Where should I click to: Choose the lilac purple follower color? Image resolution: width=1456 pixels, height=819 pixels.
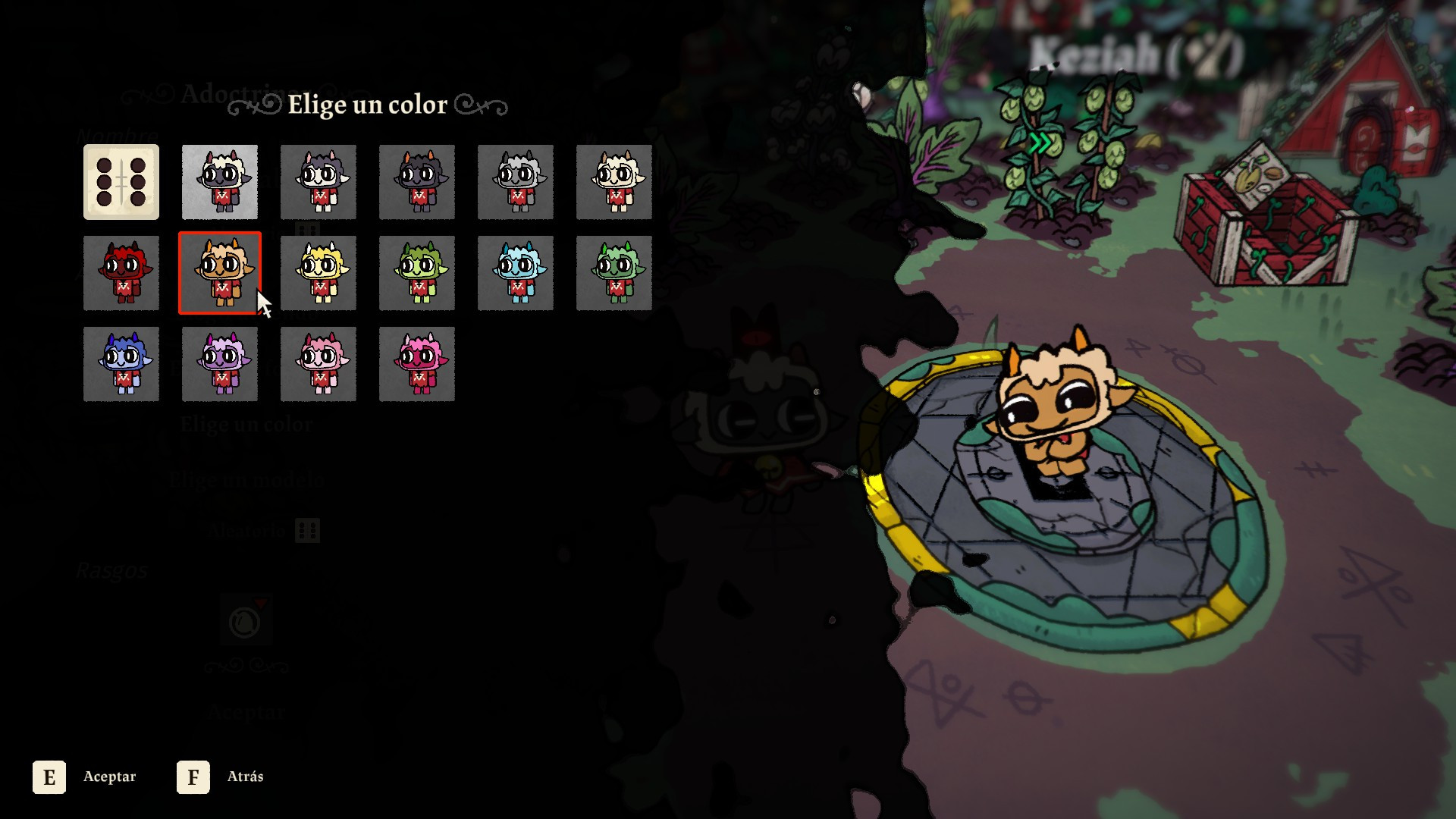click(x=220, y=364)
